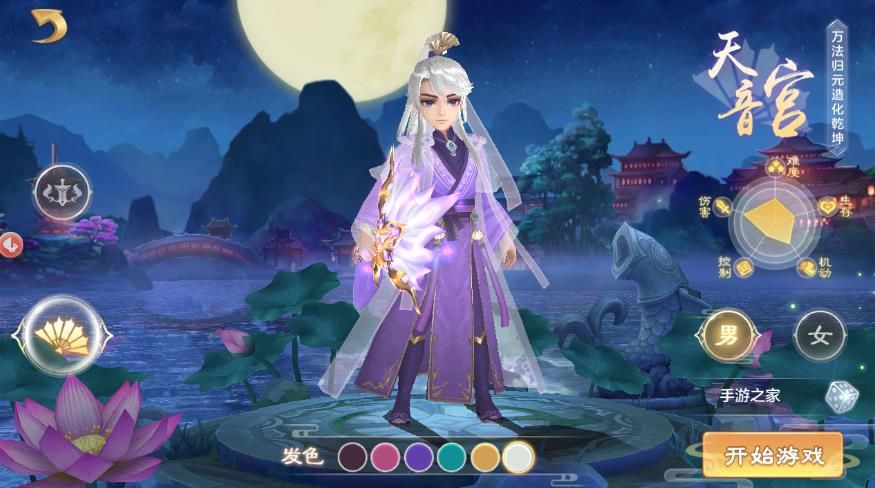
Task: Edit the character name field 手游之家
Action: 760,395
